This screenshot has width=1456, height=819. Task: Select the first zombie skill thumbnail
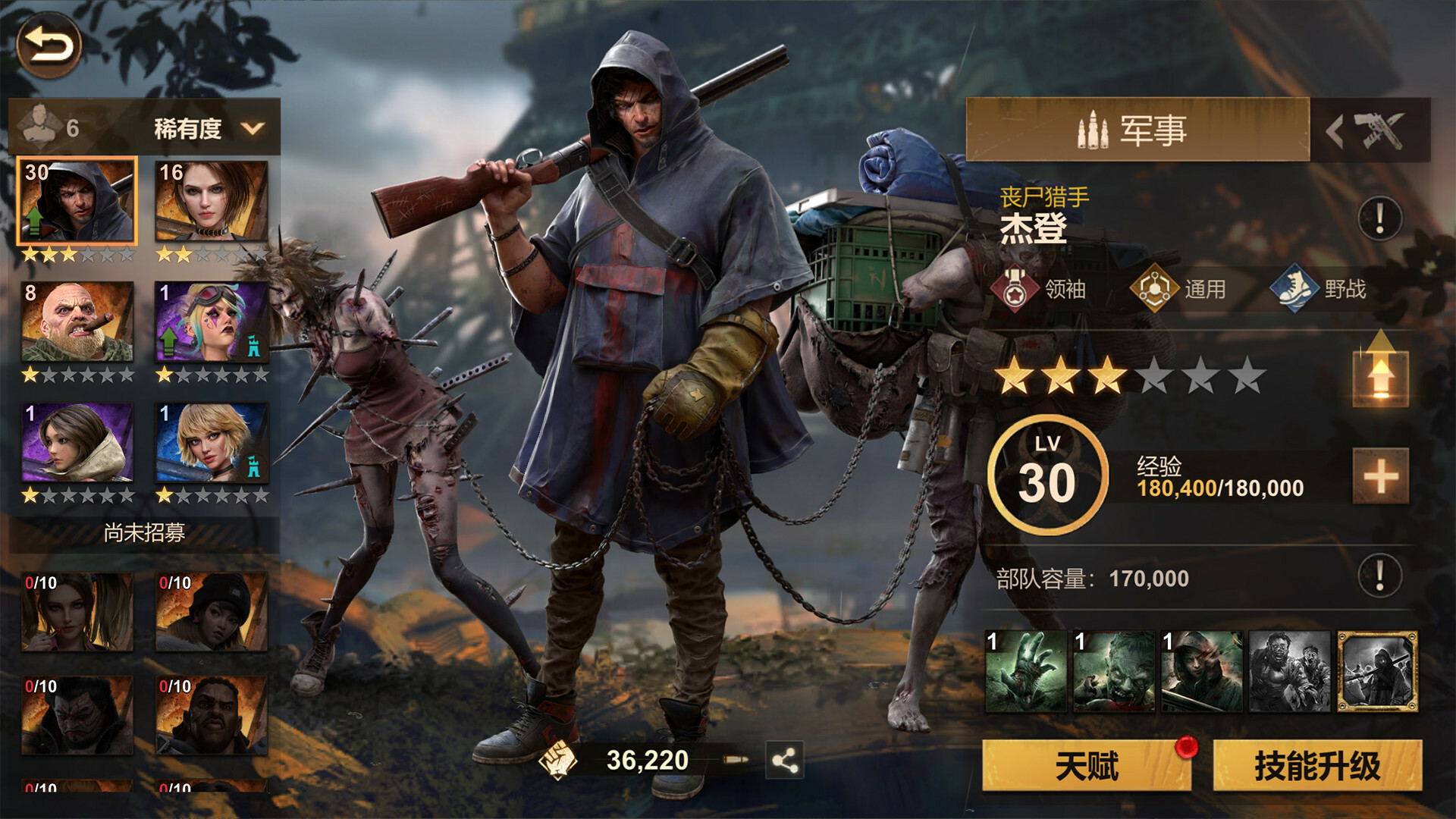tap(1025, 672)
